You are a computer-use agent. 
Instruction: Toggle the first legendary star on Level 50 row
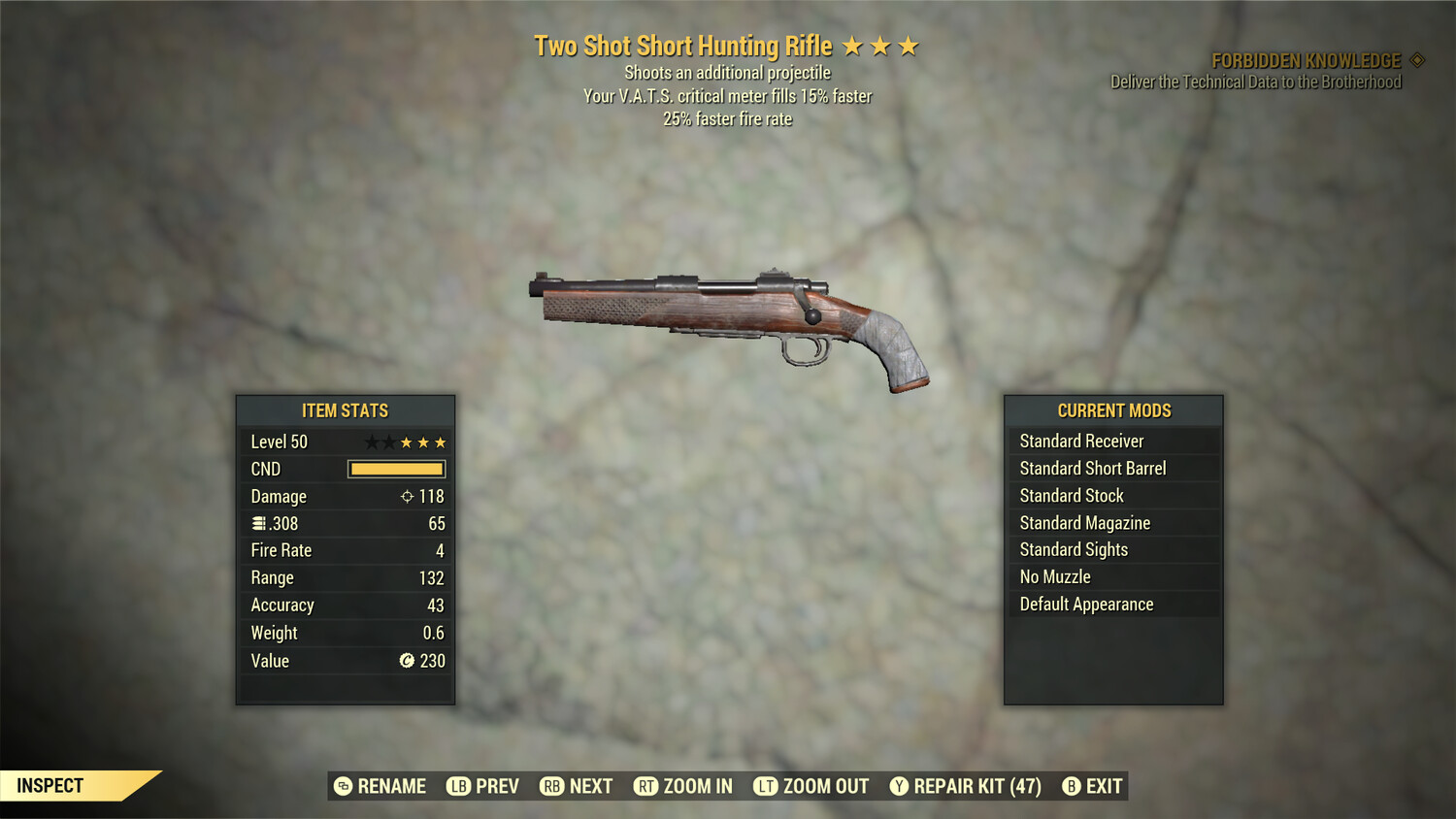[373, 442]
